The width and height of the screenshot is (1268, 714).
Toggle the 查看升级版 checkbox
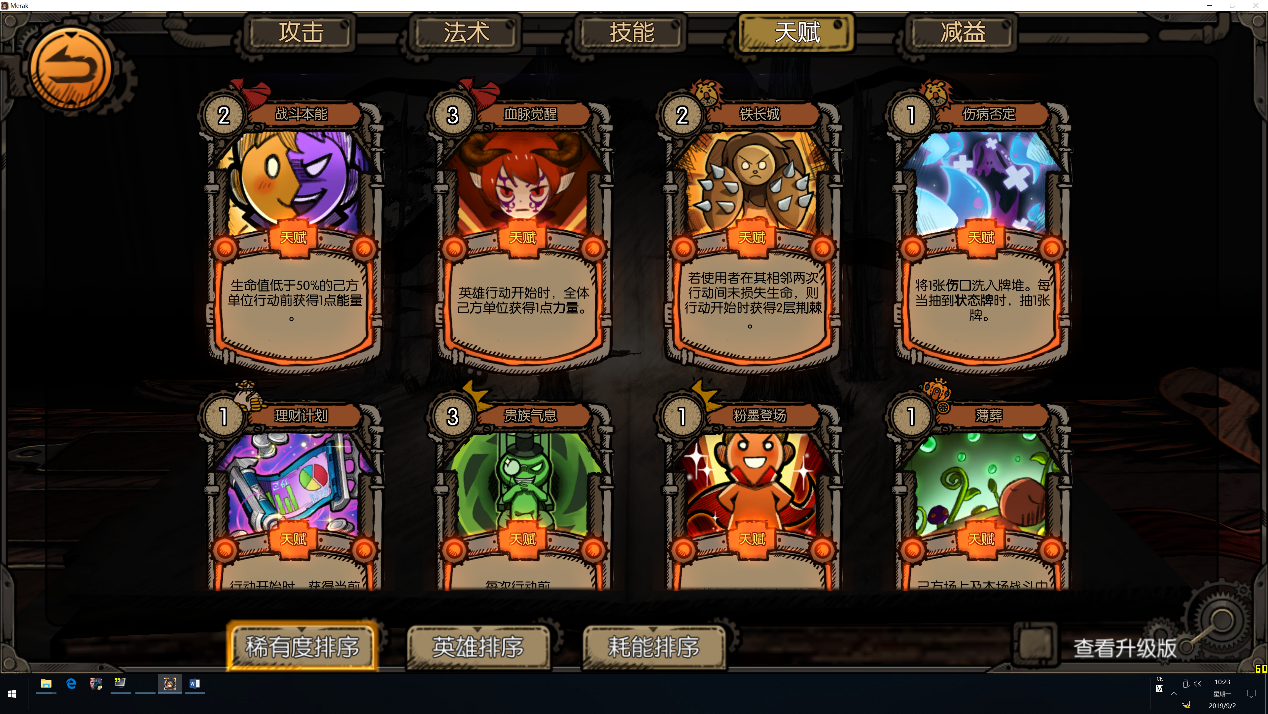click(x=1034, y=642)
